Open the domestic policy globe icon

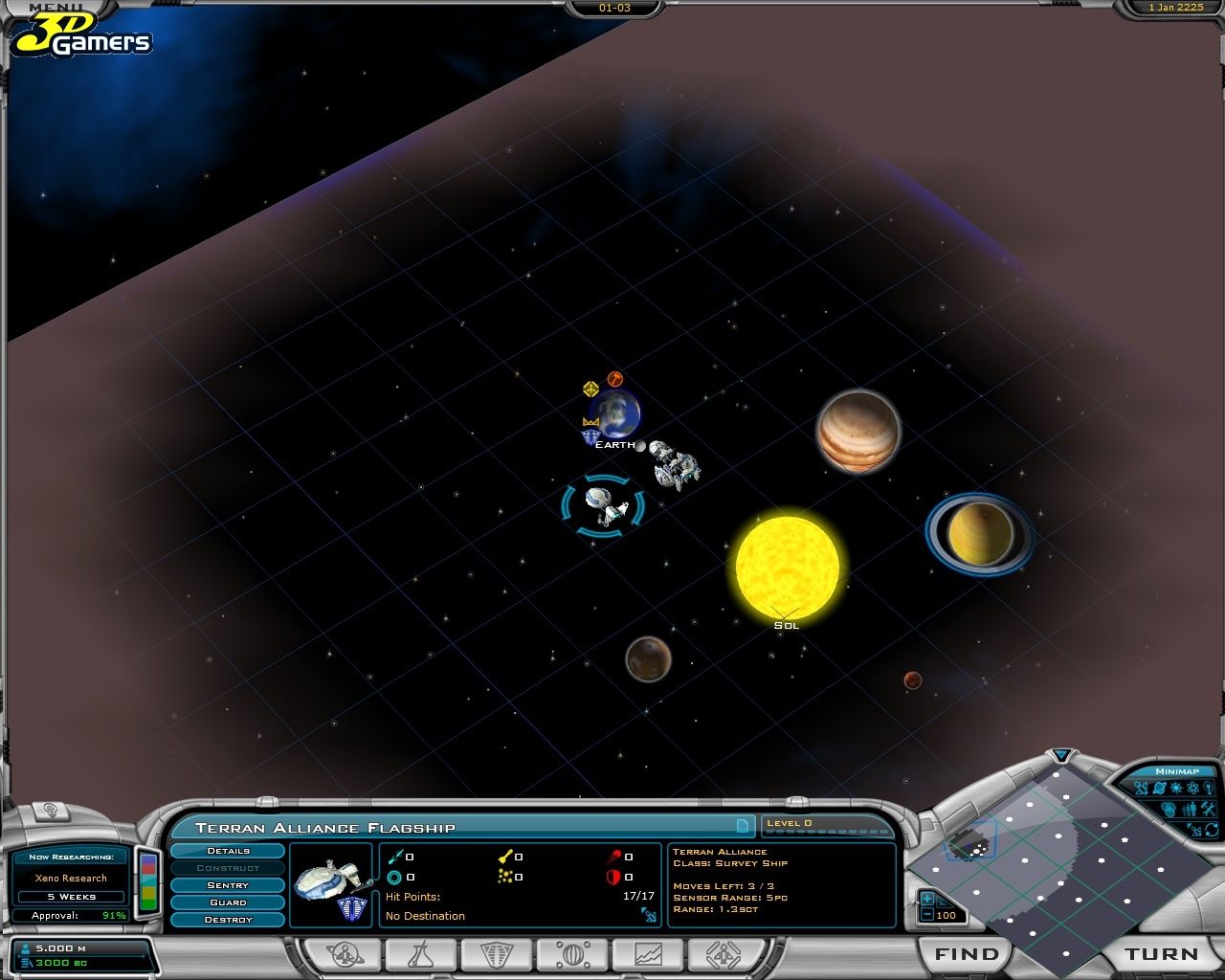click(x=572, y=954)
